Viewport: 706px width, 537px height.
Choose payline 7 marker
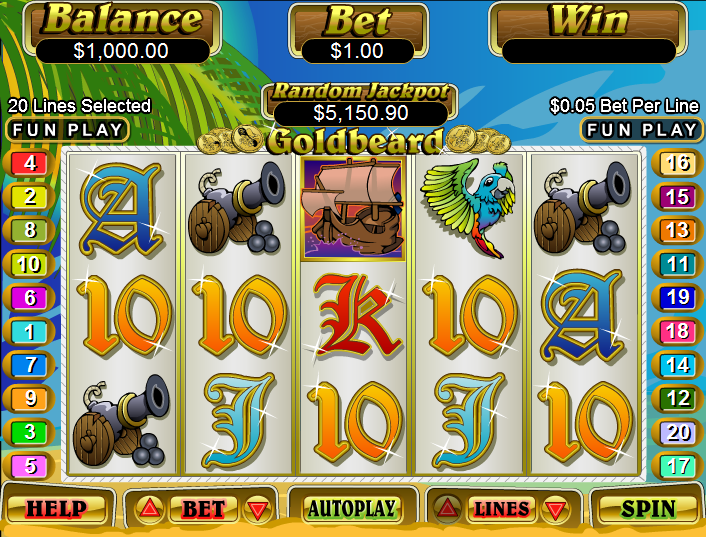coord(30,365)
